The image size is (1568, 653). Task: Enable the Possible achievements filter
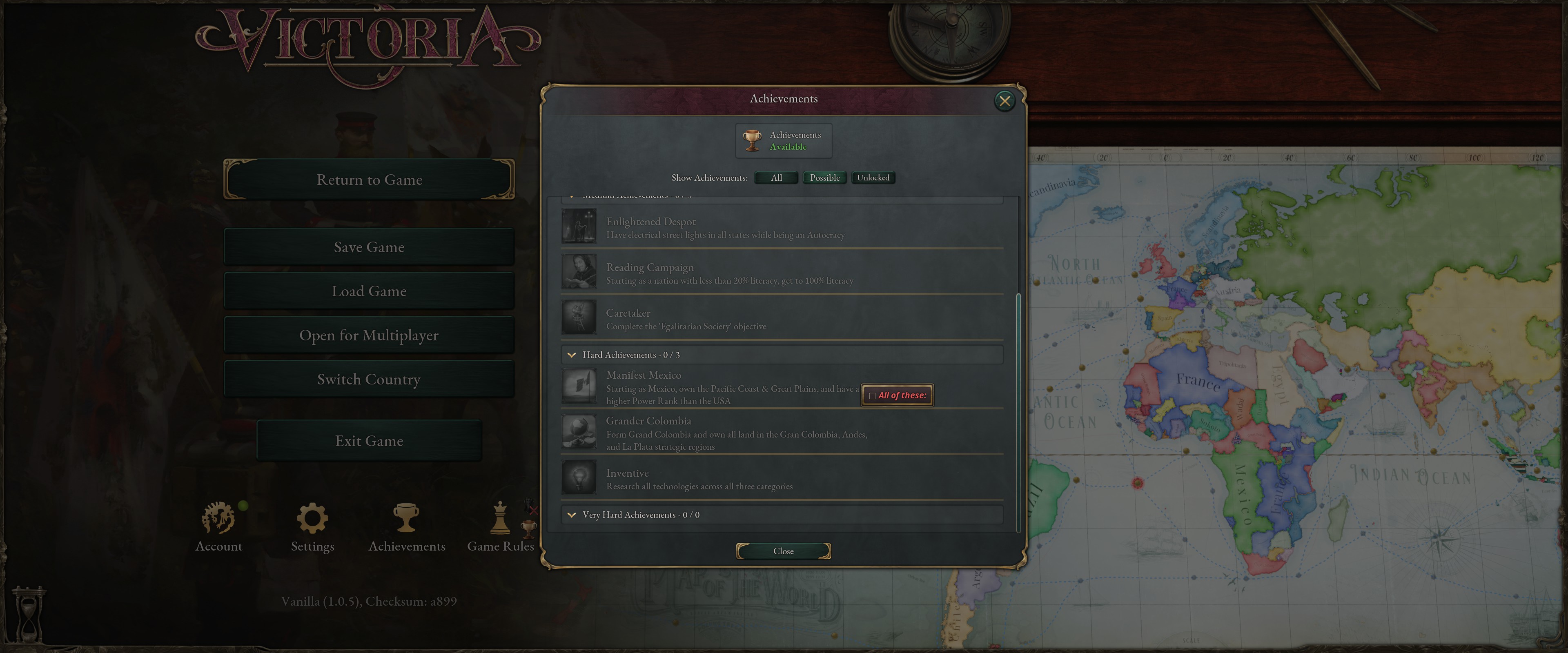(x=824, y=178)
